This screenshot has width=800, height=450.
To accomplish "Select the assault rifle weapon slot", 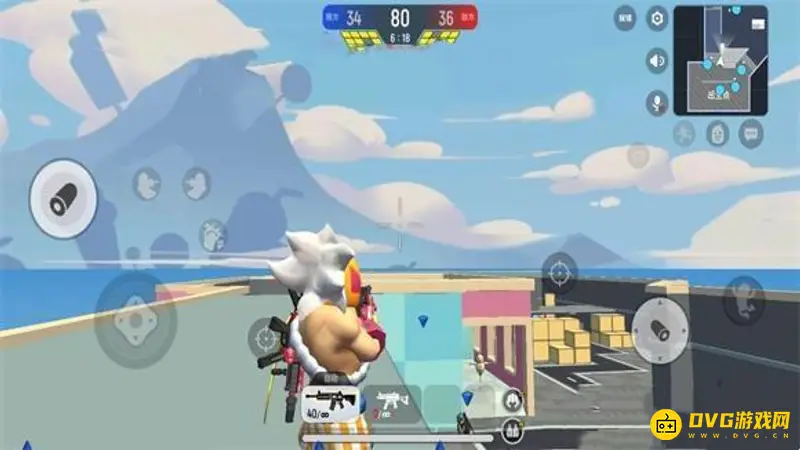I will 329,401.
